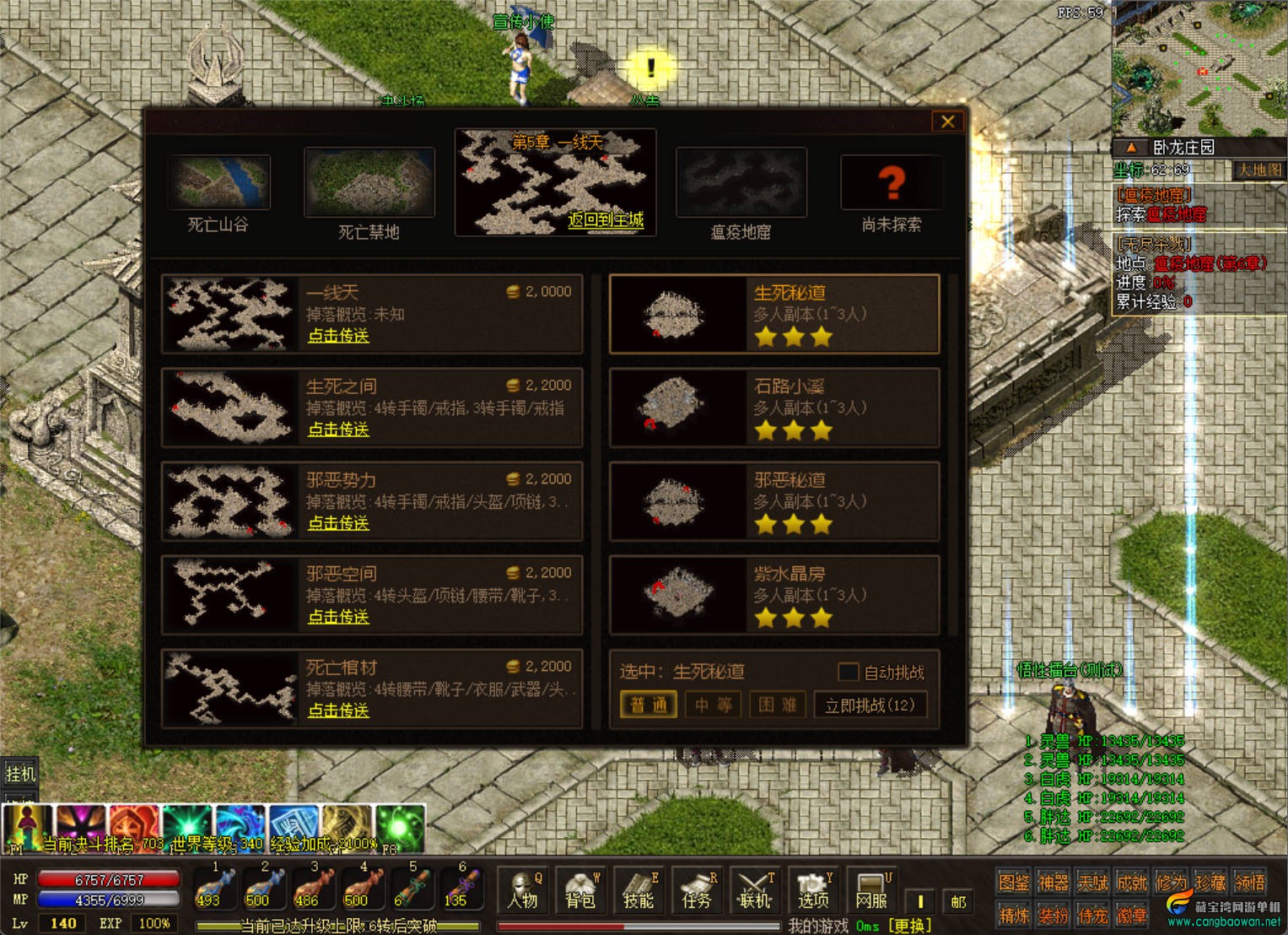Teleport to 死亡棺材 map
The width and height of the screenshot is (1288, 935).
[x=338, y=711]
